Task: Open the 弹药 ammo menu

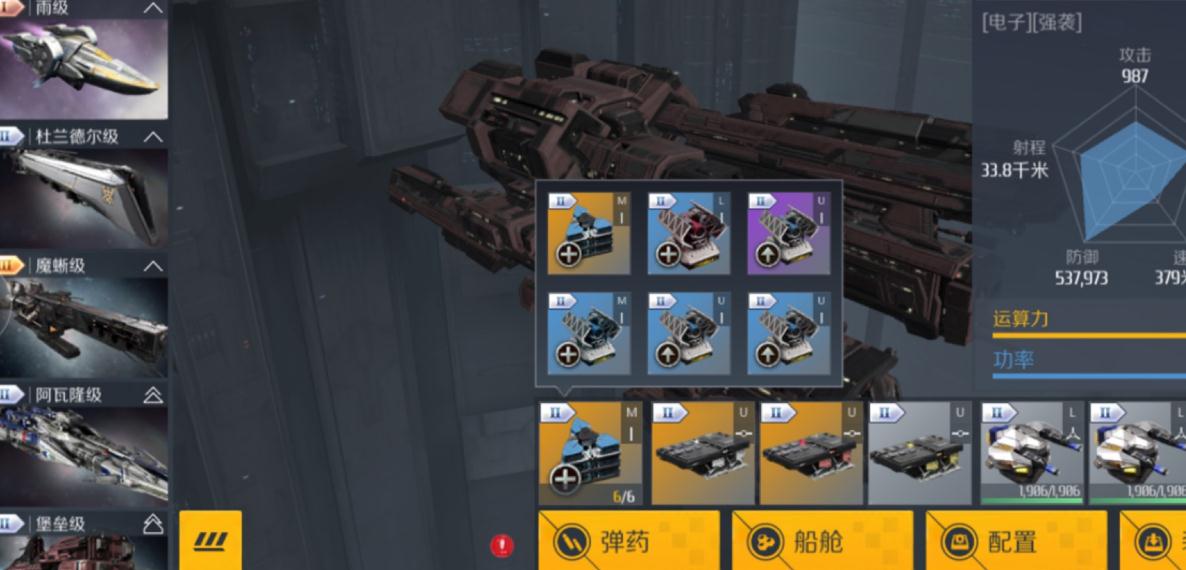Action: tap(628, 541)
